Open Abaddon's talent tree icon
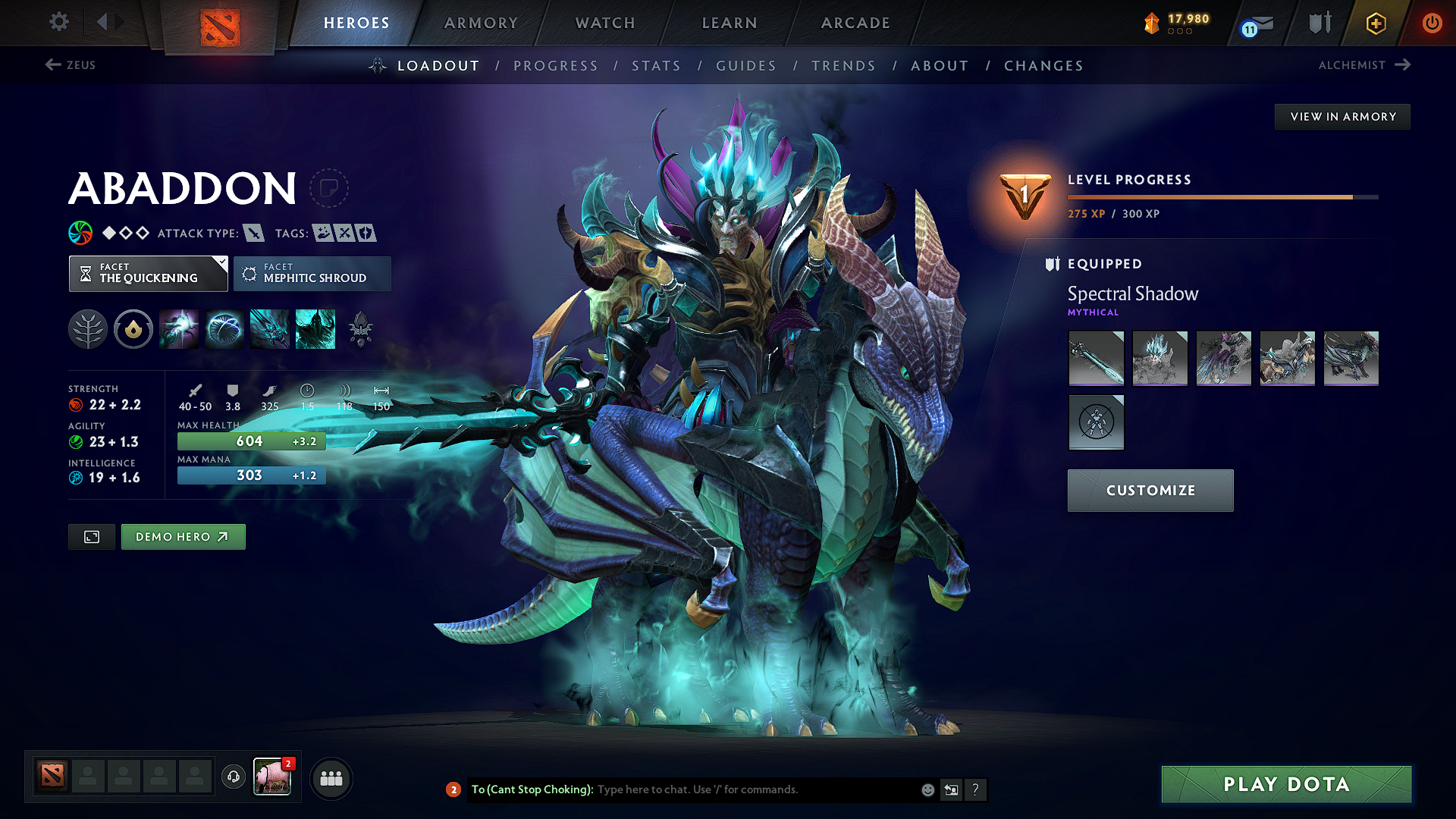The width and height of the screenshot is (1456, 819). 88,328
